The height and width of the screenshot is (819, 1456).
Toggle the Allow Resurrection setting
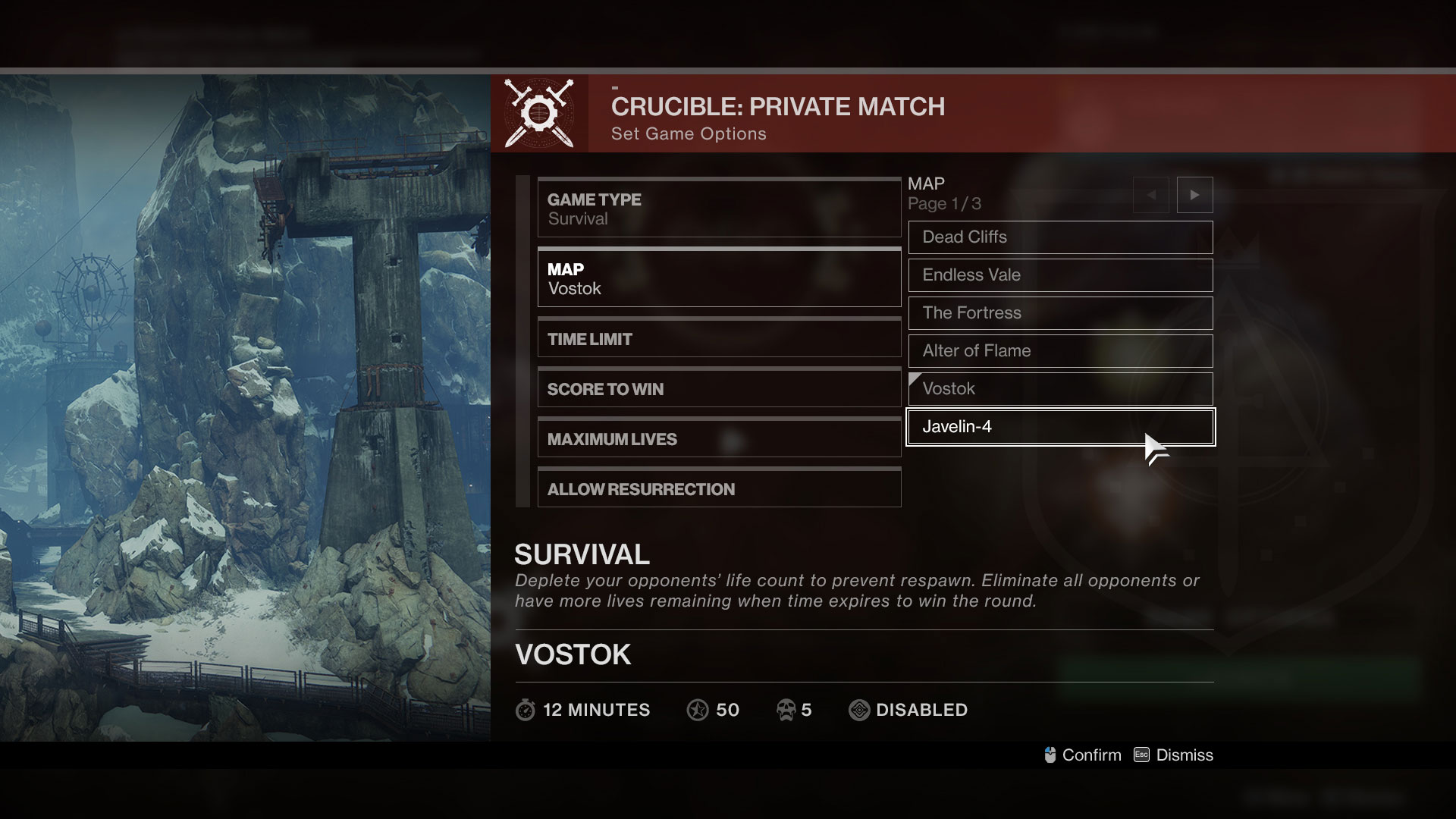[x=719, y=488]
